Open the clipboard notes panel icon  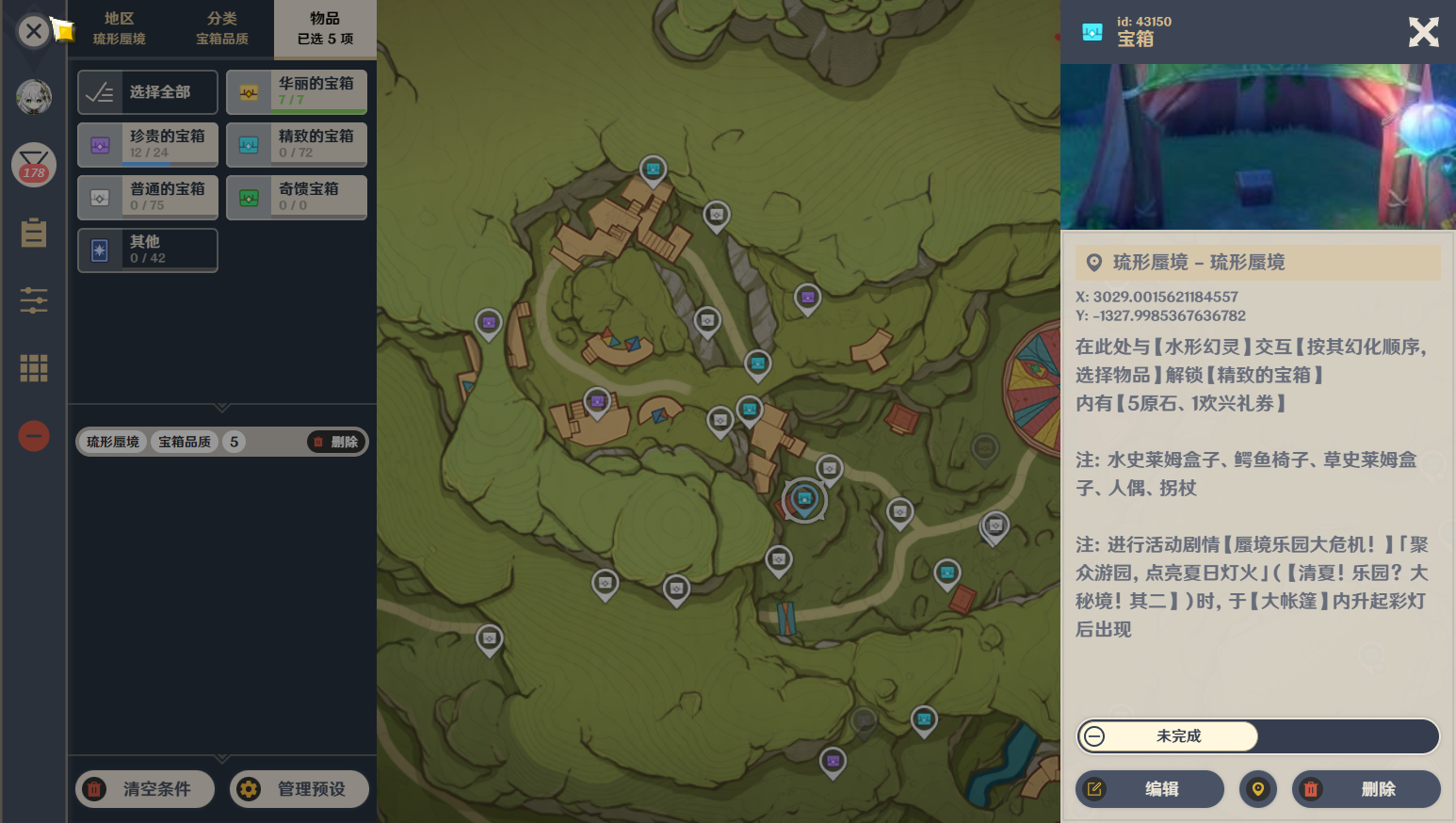point(33,233)
